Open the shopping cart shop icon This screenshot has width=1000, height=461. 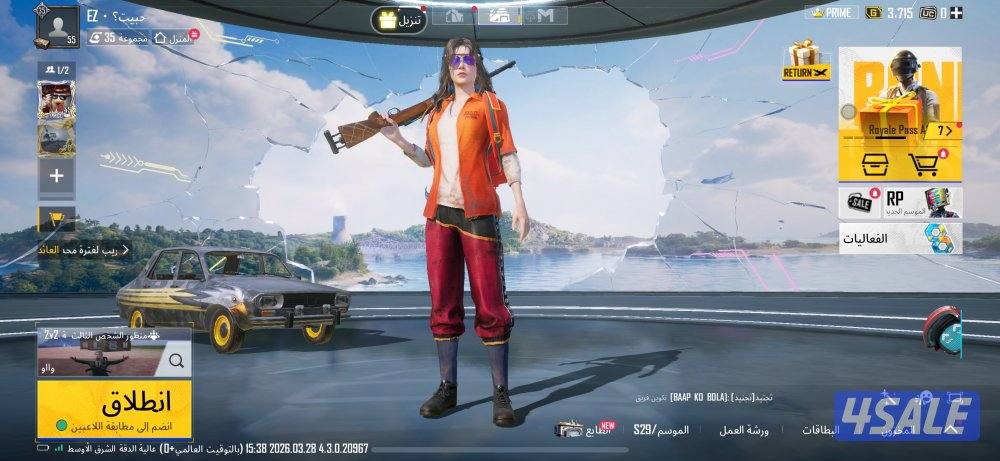[923, 164]
